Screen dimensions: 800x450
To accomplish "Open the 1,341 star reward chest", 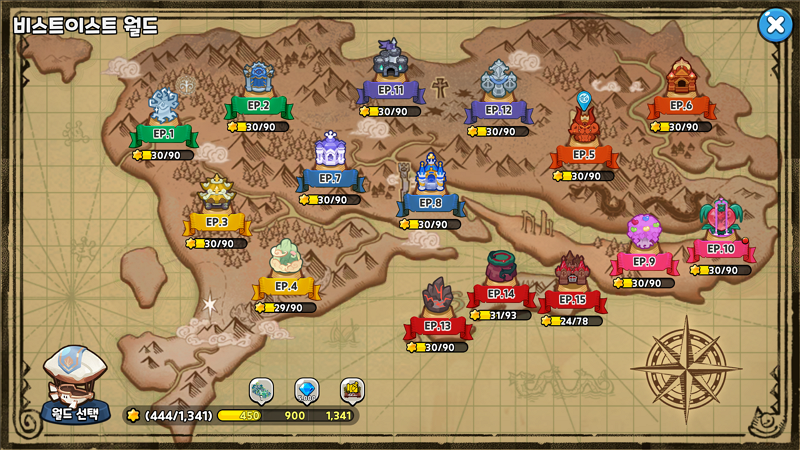I will coord(352,390).
